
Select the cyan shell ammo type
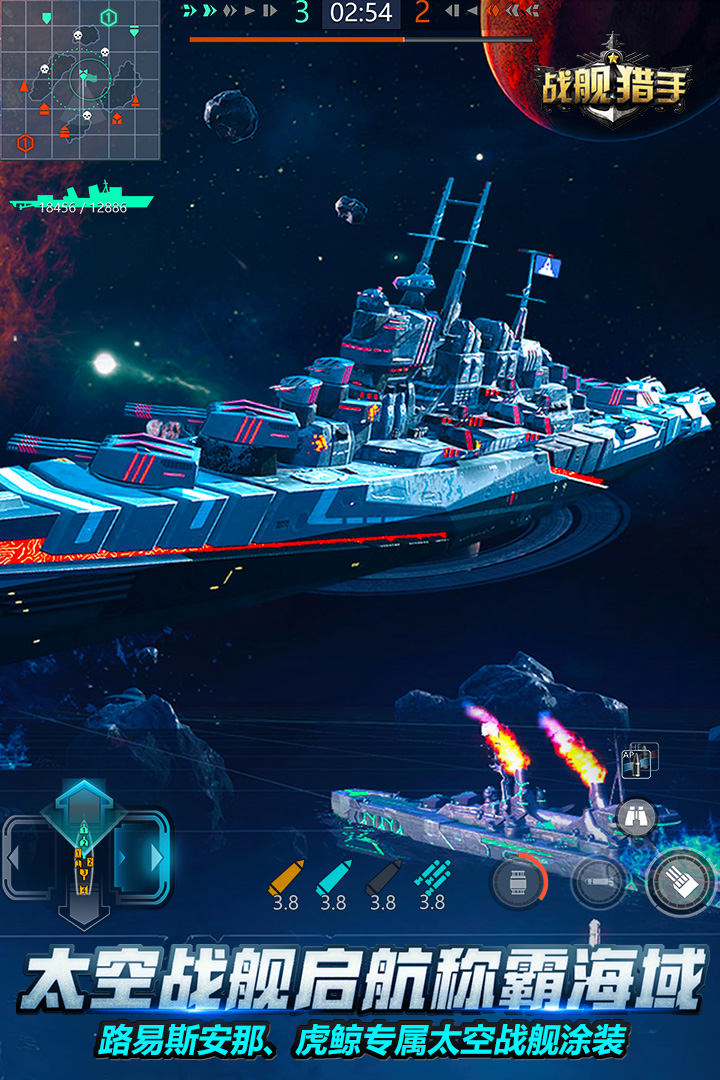click(x=333, y=879)
